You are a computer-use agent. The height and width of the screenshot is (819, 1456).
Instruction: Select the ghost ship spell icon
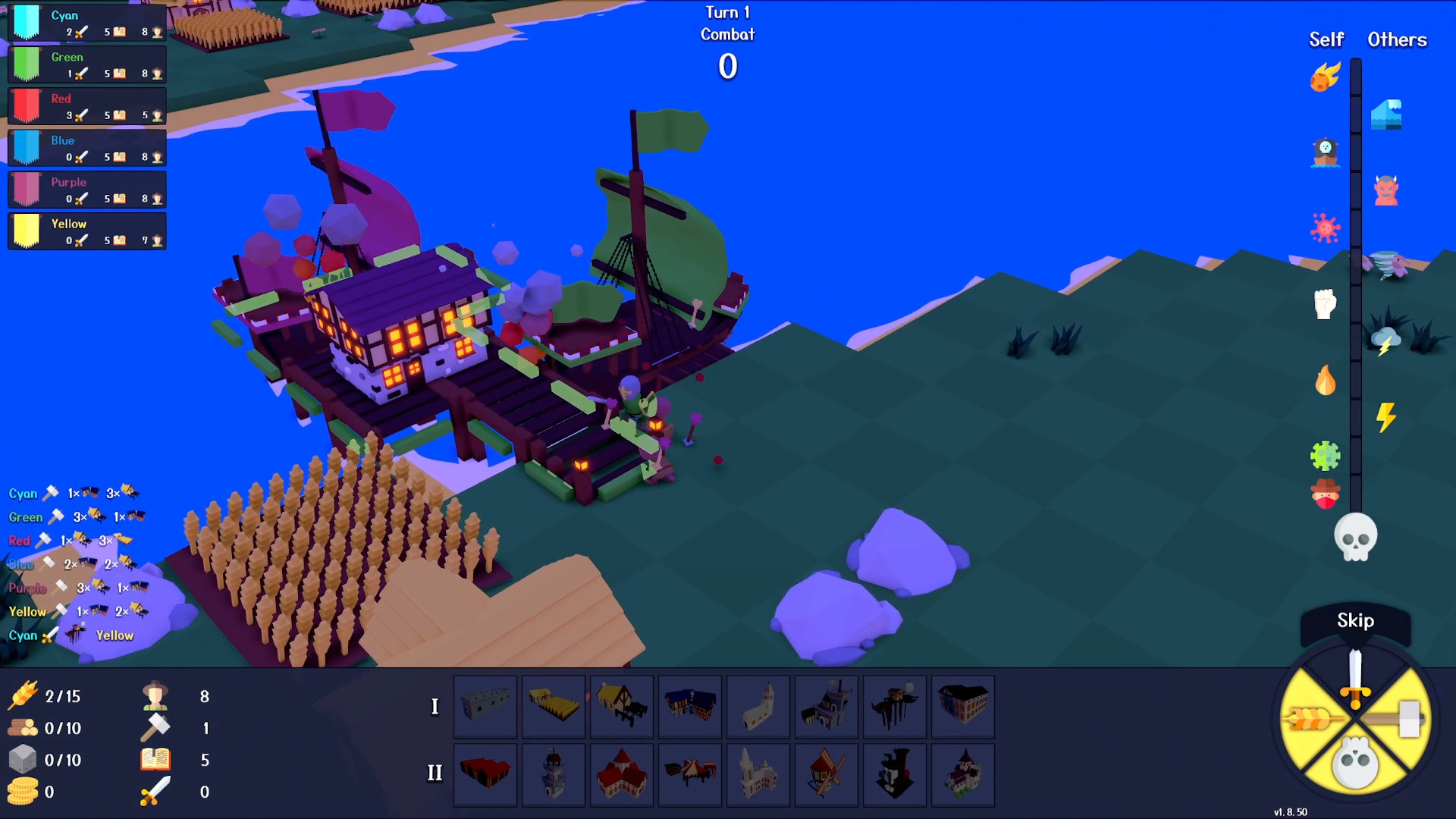(x=1325, y=152)
